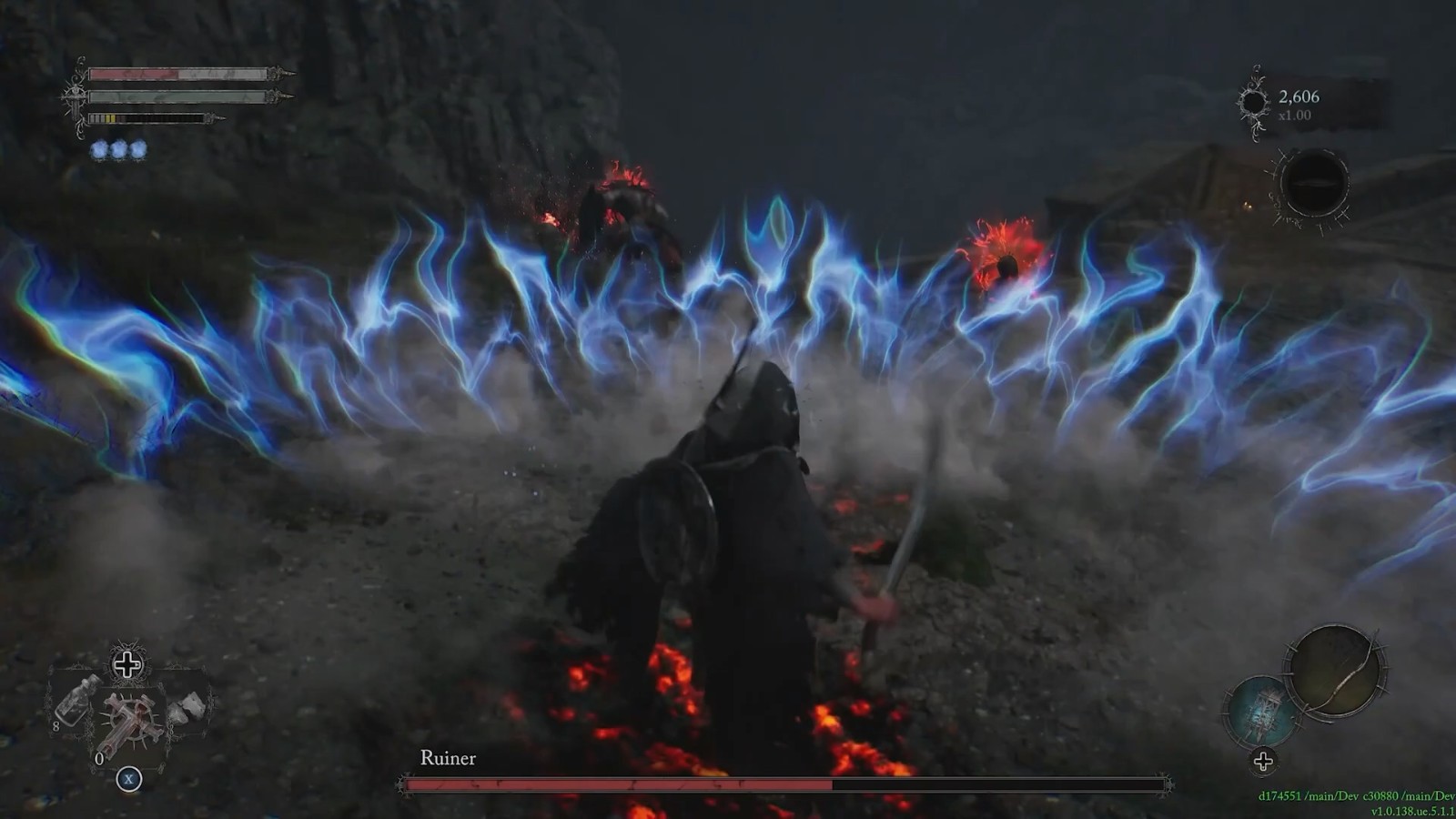This screenshot has width=1456, height=819.
Task: Select the bow ranged weapon circle
Action: point(1335,672)
